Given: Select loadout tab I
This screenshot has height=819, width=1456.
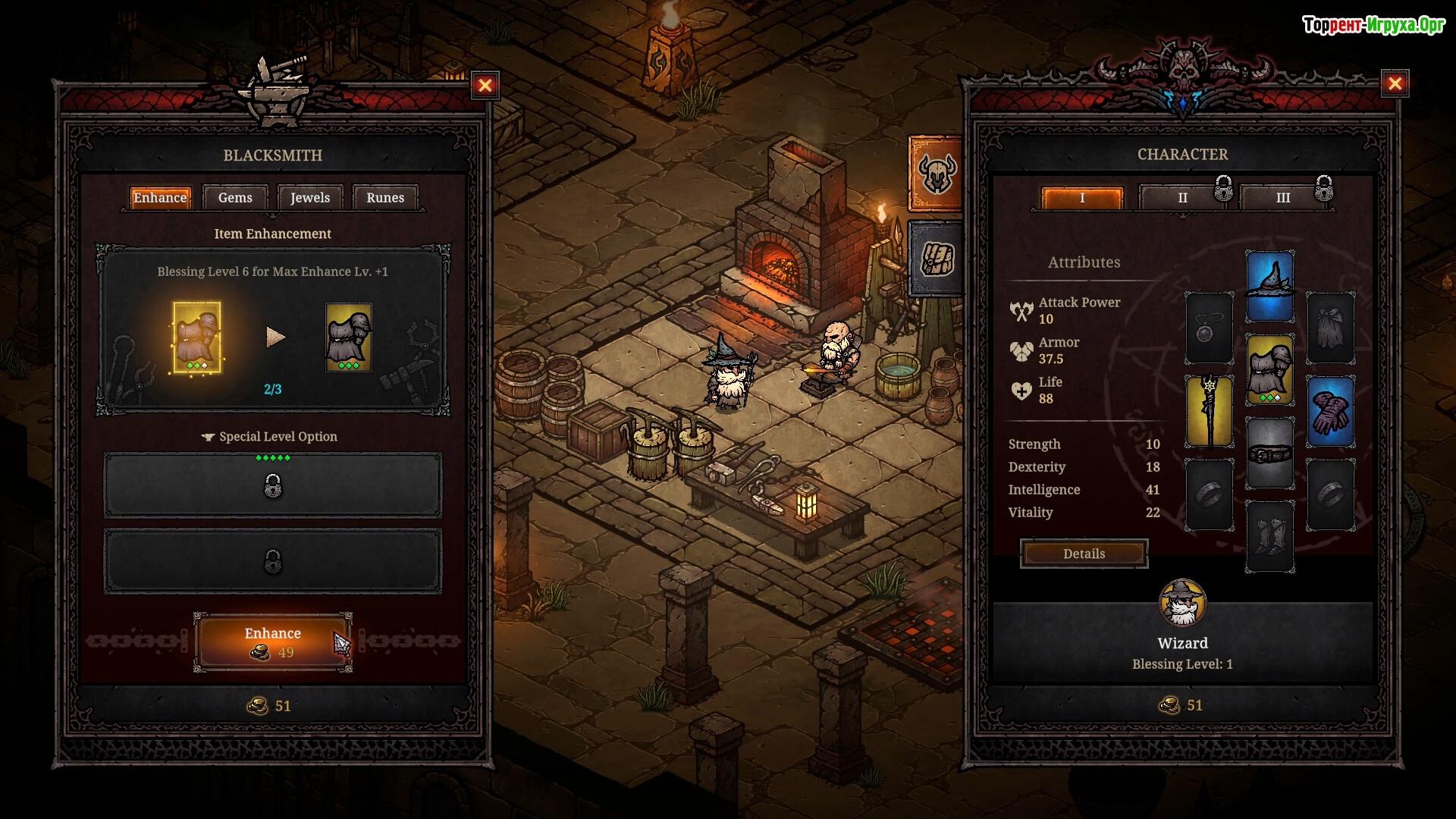Looking at the screenshot, I should [1082, 198].
